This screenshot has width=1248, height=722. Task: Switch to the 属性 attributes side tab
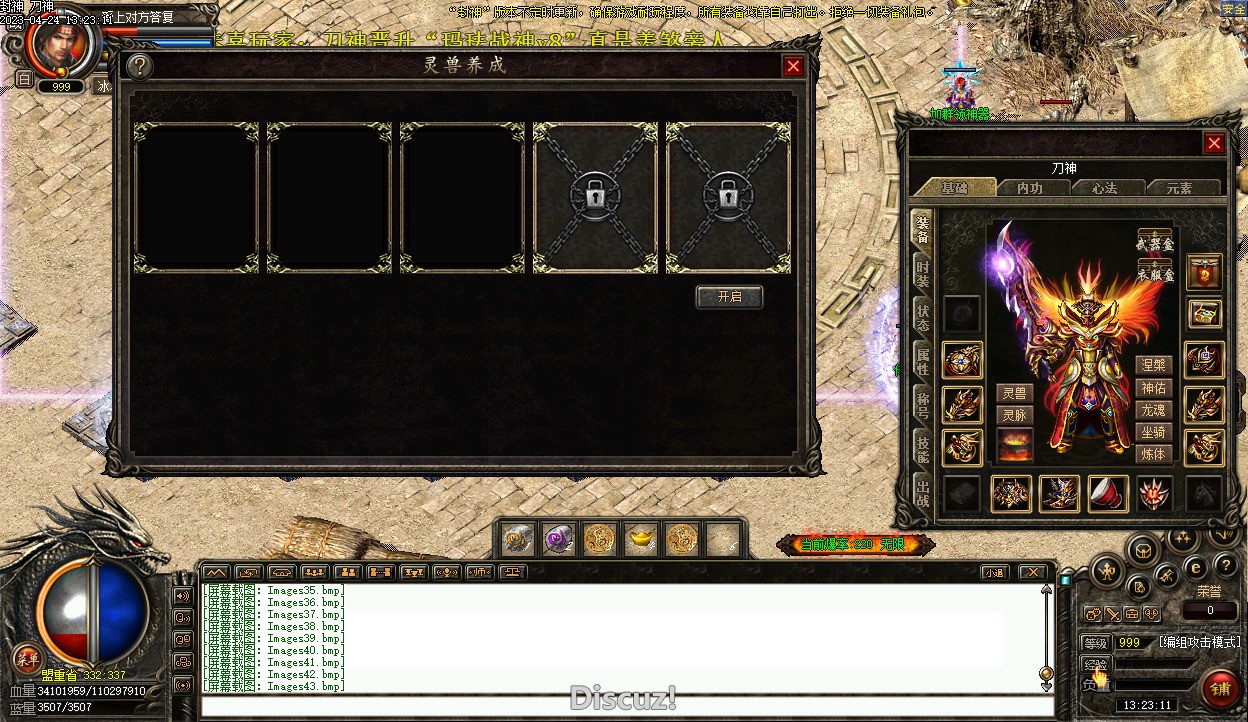coord(922,360)
